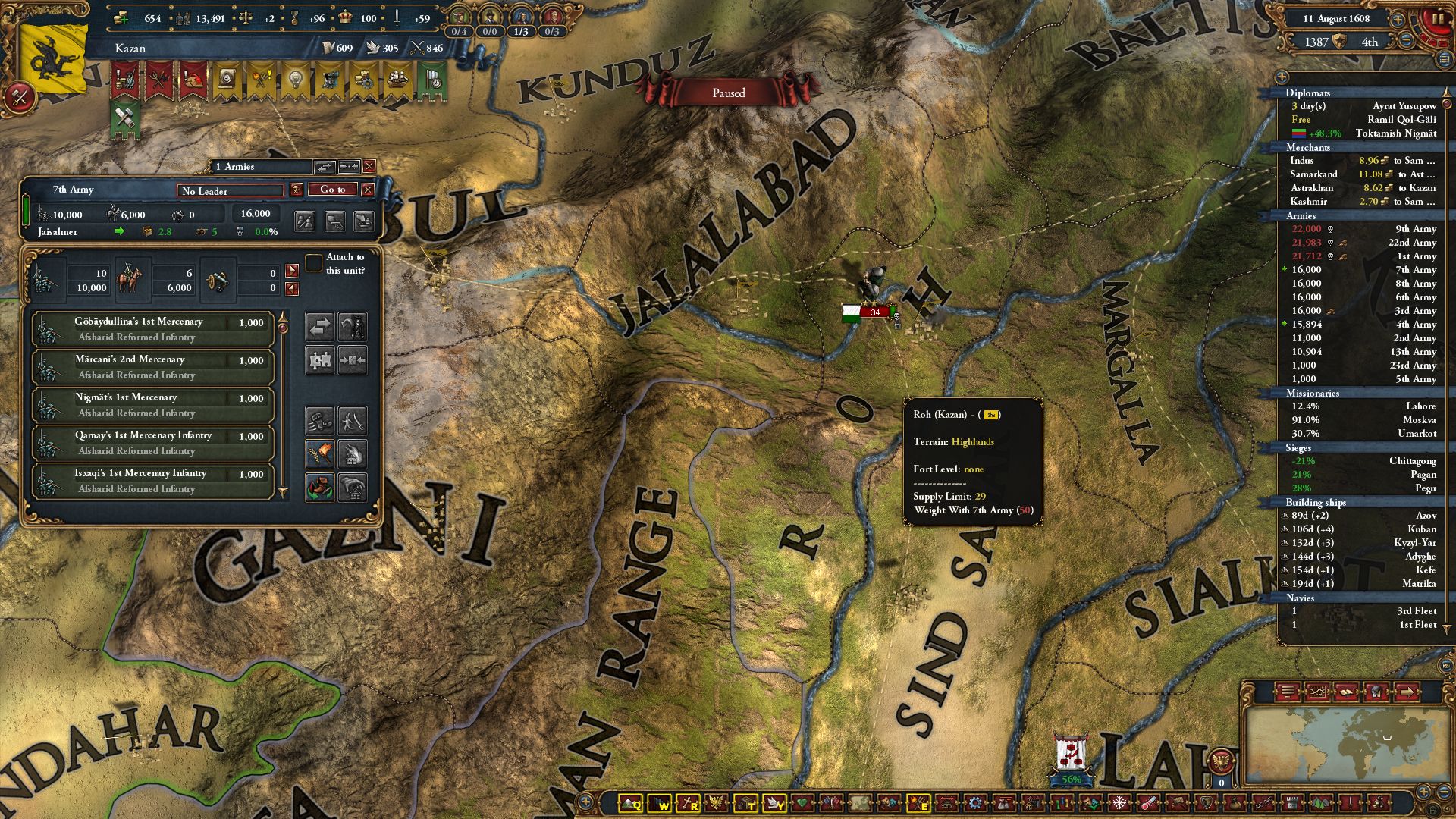
Task: Collapse the outliner using its top plus button
Action: (1282, 76)
